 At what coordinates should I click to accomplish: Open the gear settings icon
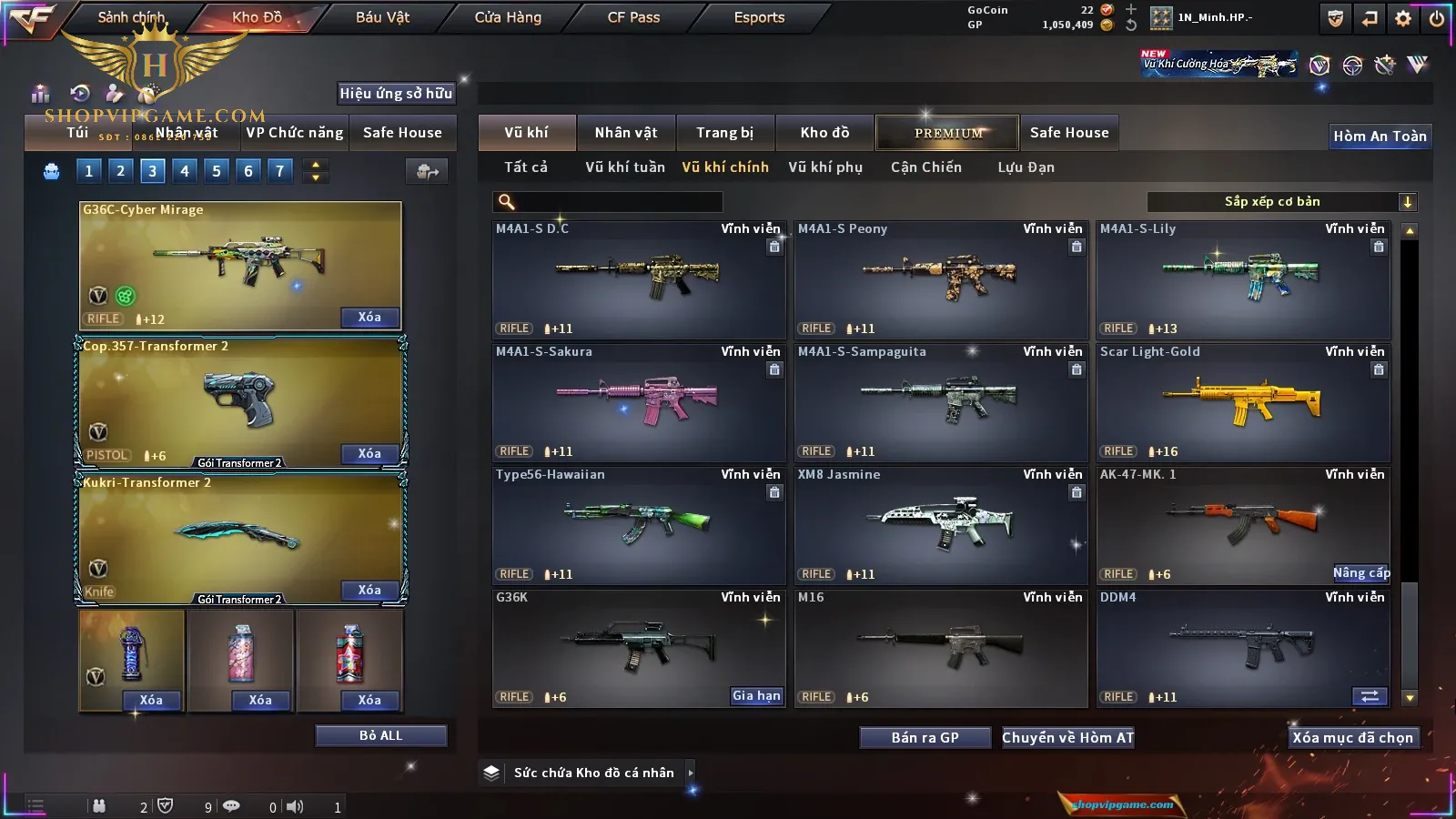point(1403,18)
